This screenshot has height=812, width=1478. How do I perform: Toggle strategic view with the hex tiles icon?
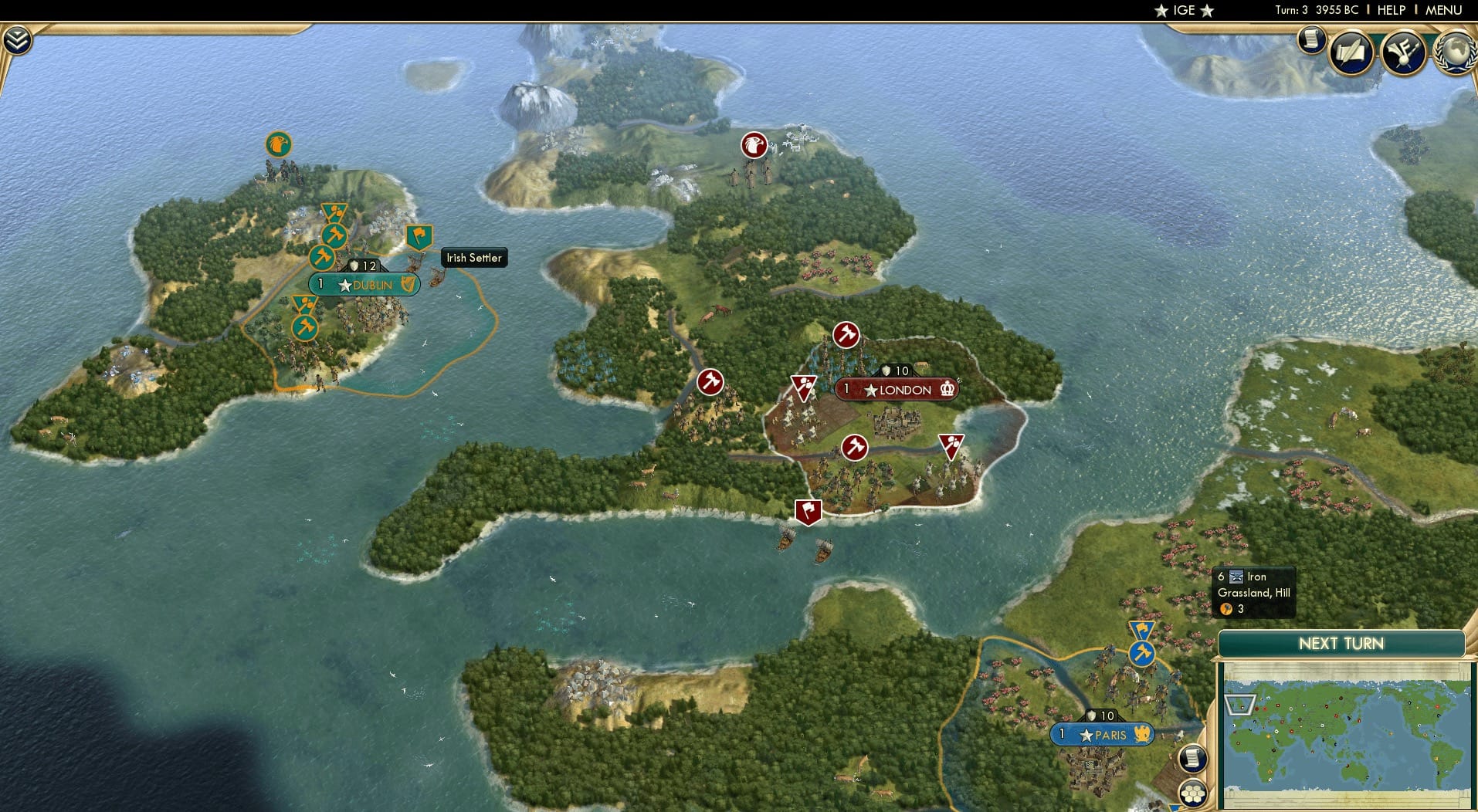click(1194, 792)
